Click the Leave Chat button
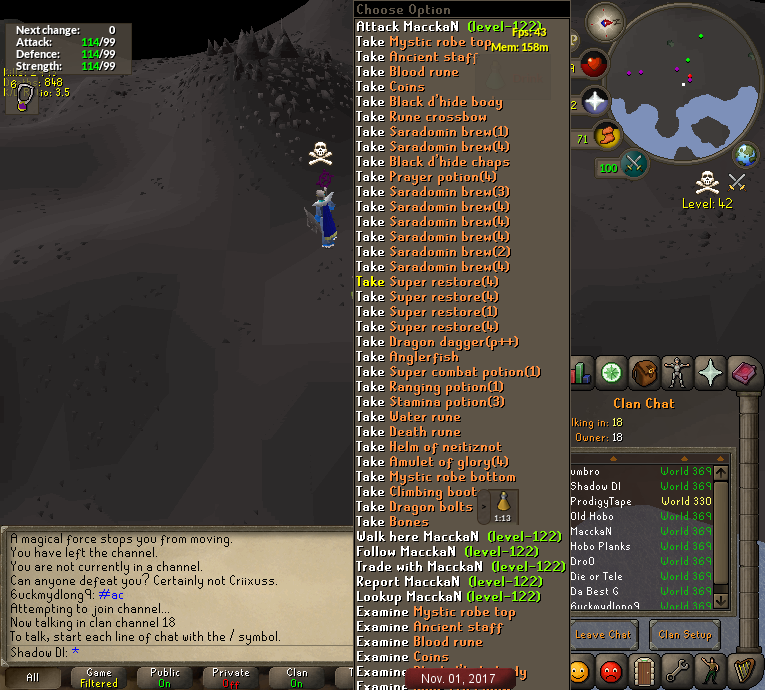The image size is (765, 690). coord(603,634)
